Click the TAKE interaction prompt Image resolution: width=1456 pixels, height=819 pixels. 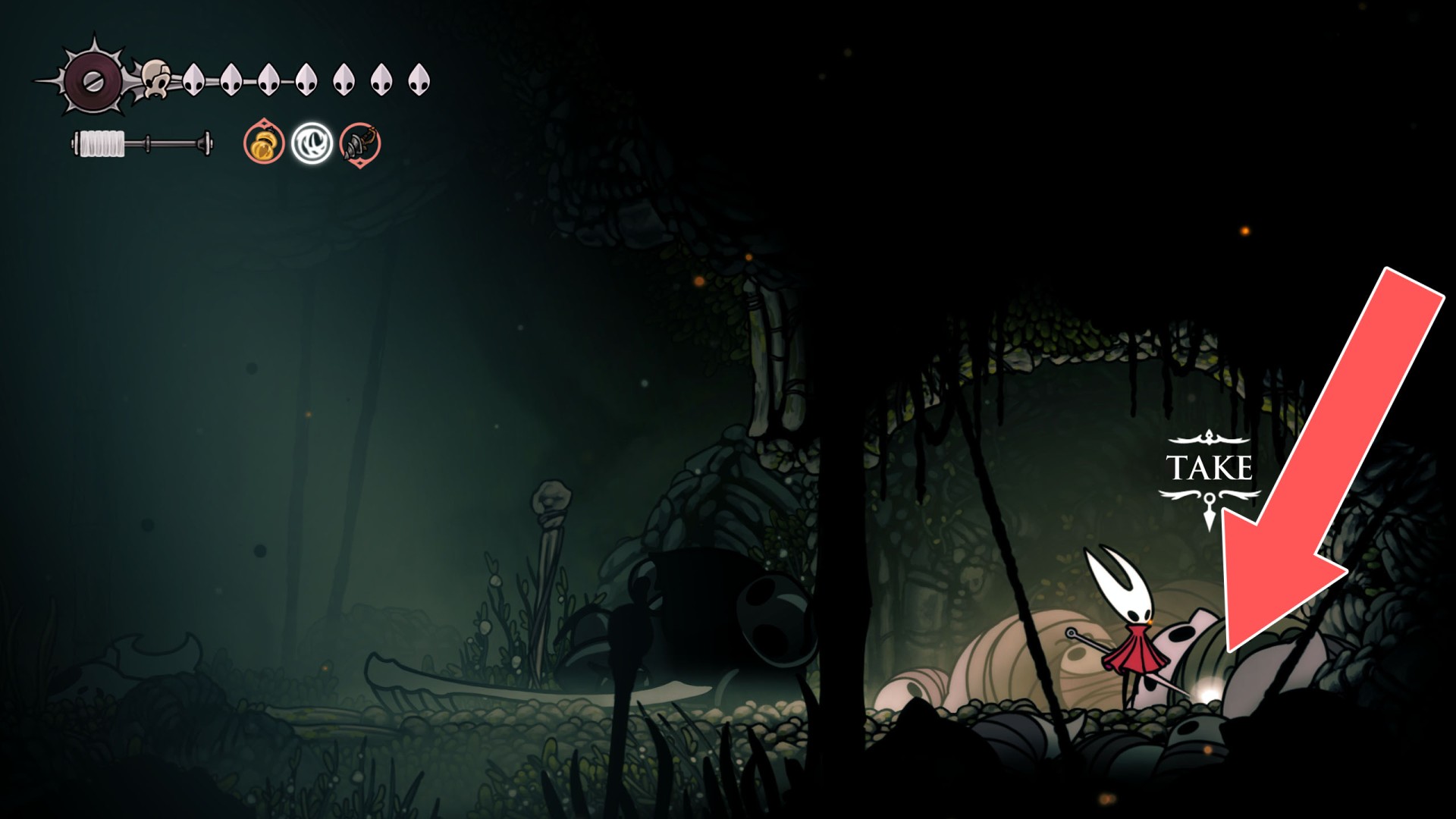click(x=1209, y=468)
